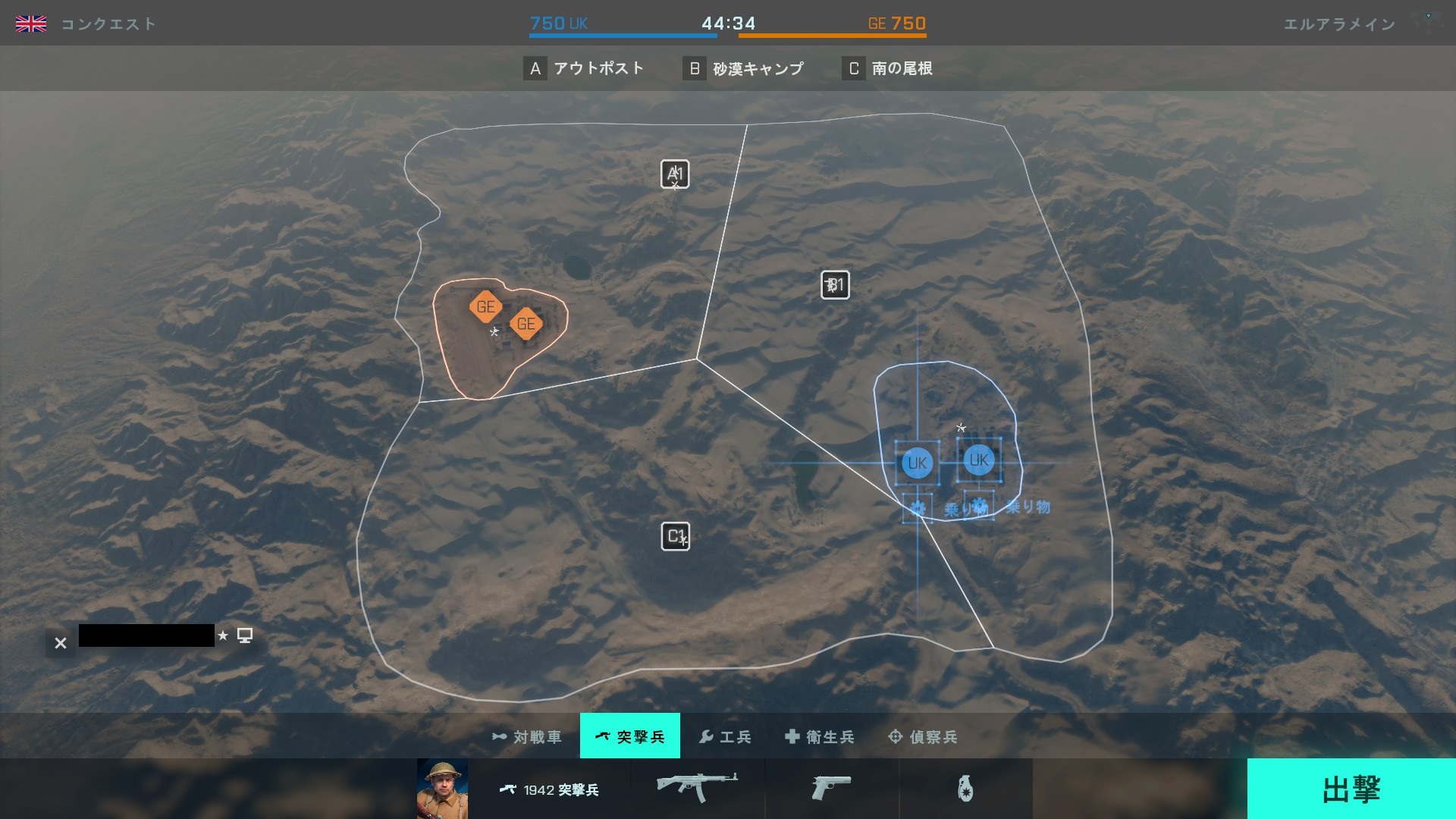Switch to the 衛生兵 medic class

point(819,736)
